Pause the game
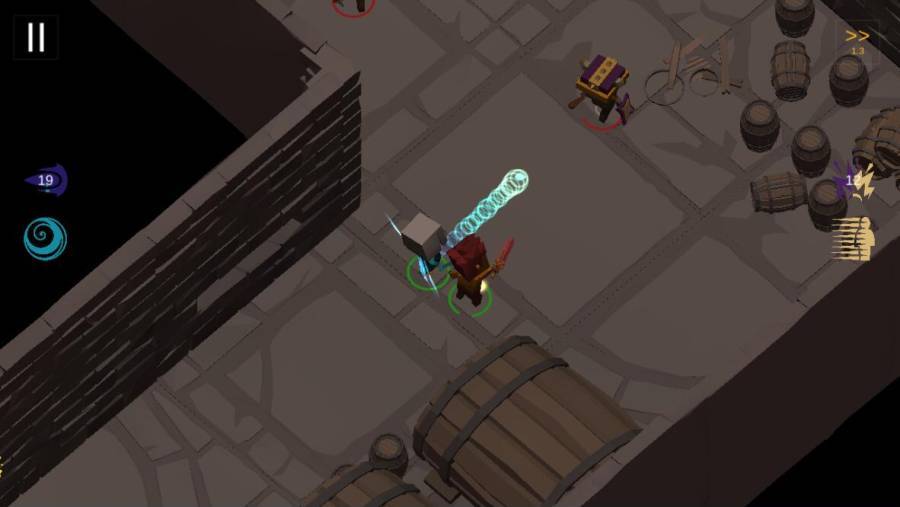The height and width of the screenshot is (507, 900). [36, 37]
